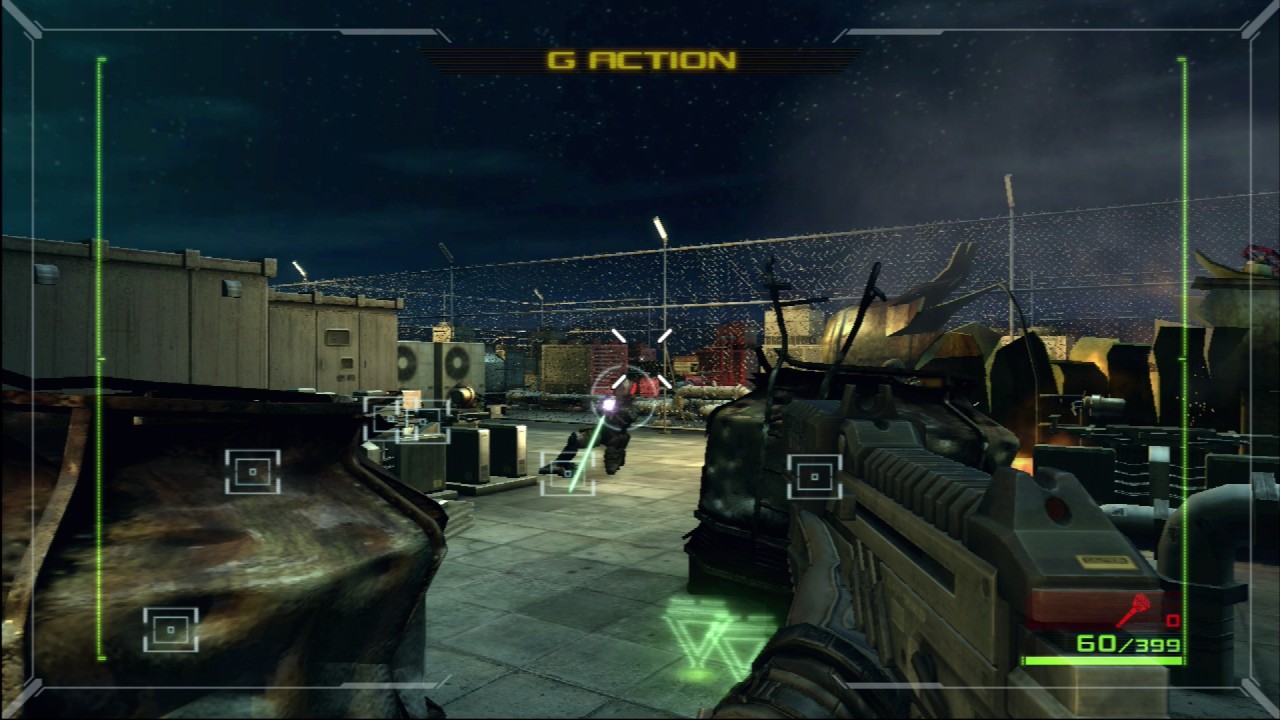Click the G ACTION banner label
Viewport: 1280px width, 720px height.
tap(641, 60)
